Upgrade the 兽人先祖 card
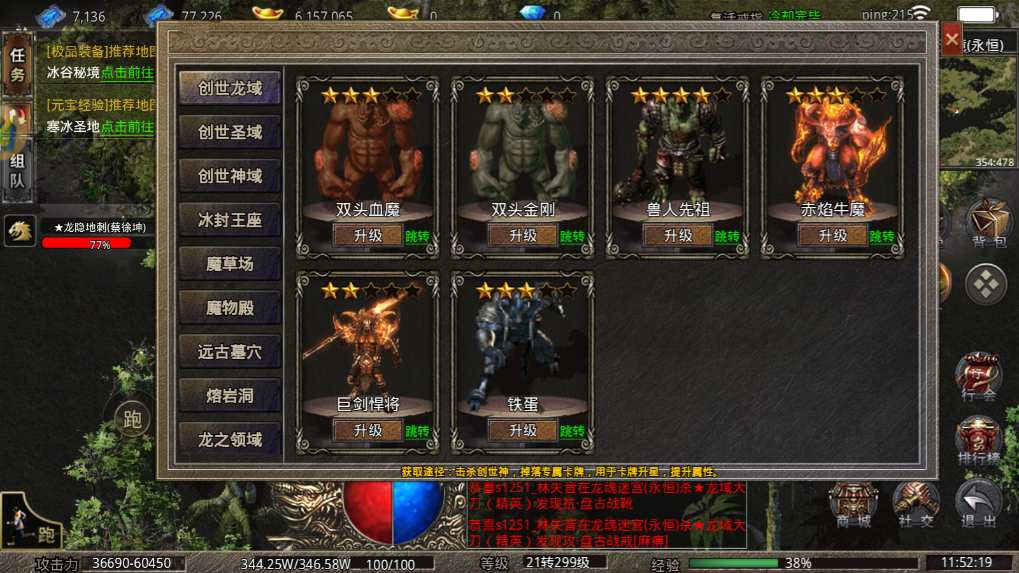 coord(677,236)
